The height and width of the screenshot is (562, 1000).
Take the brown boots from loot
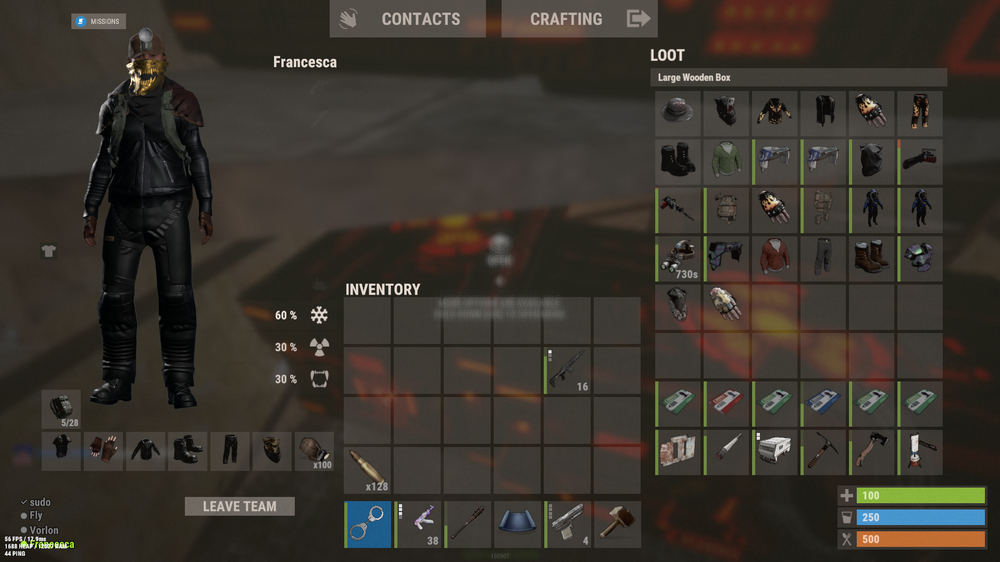point(871,258)
